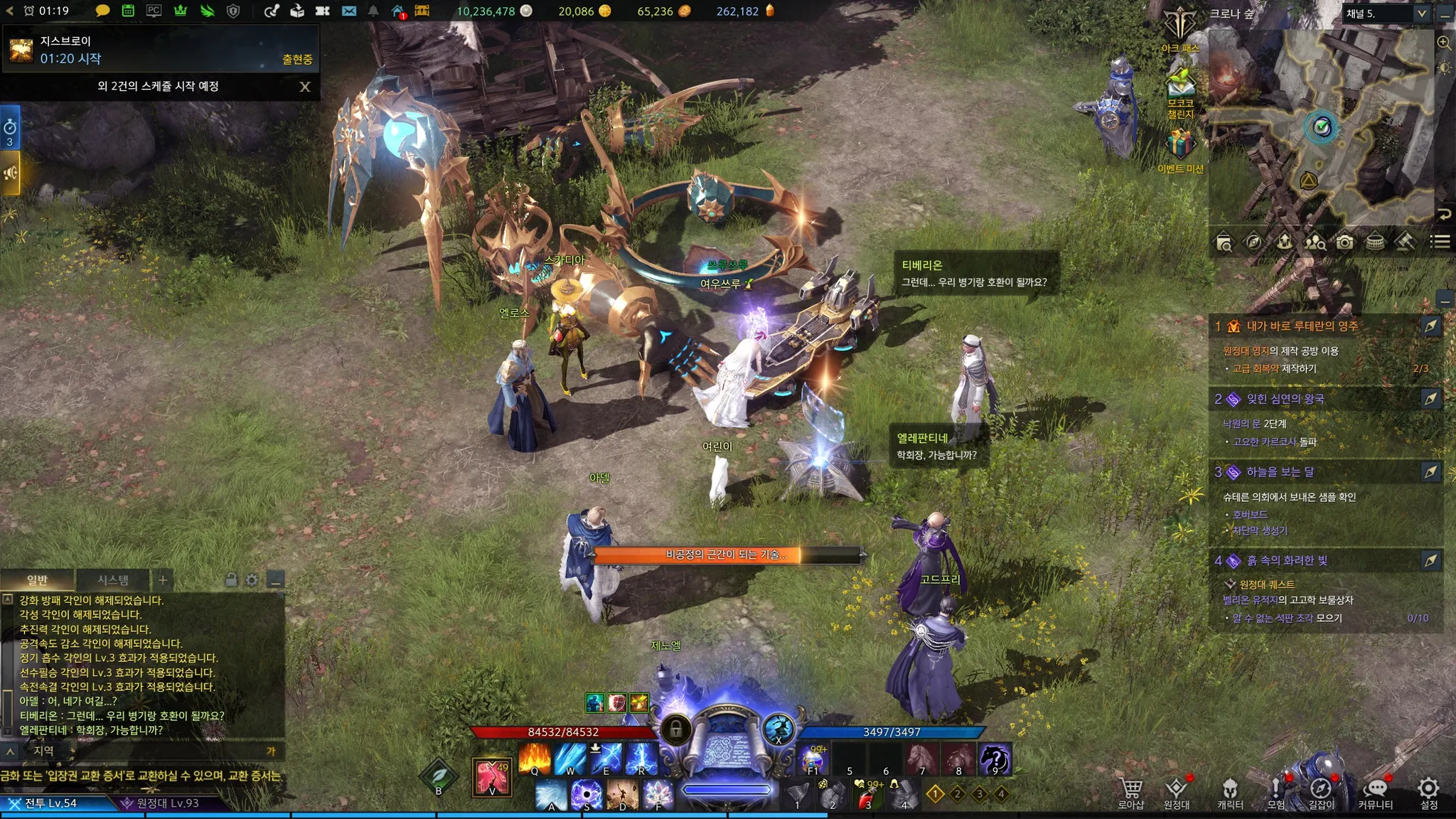The height and width of the screenshot is (819, 1456).
Task: Open the Ark Pass menu
Action: tap(1180, 28)
